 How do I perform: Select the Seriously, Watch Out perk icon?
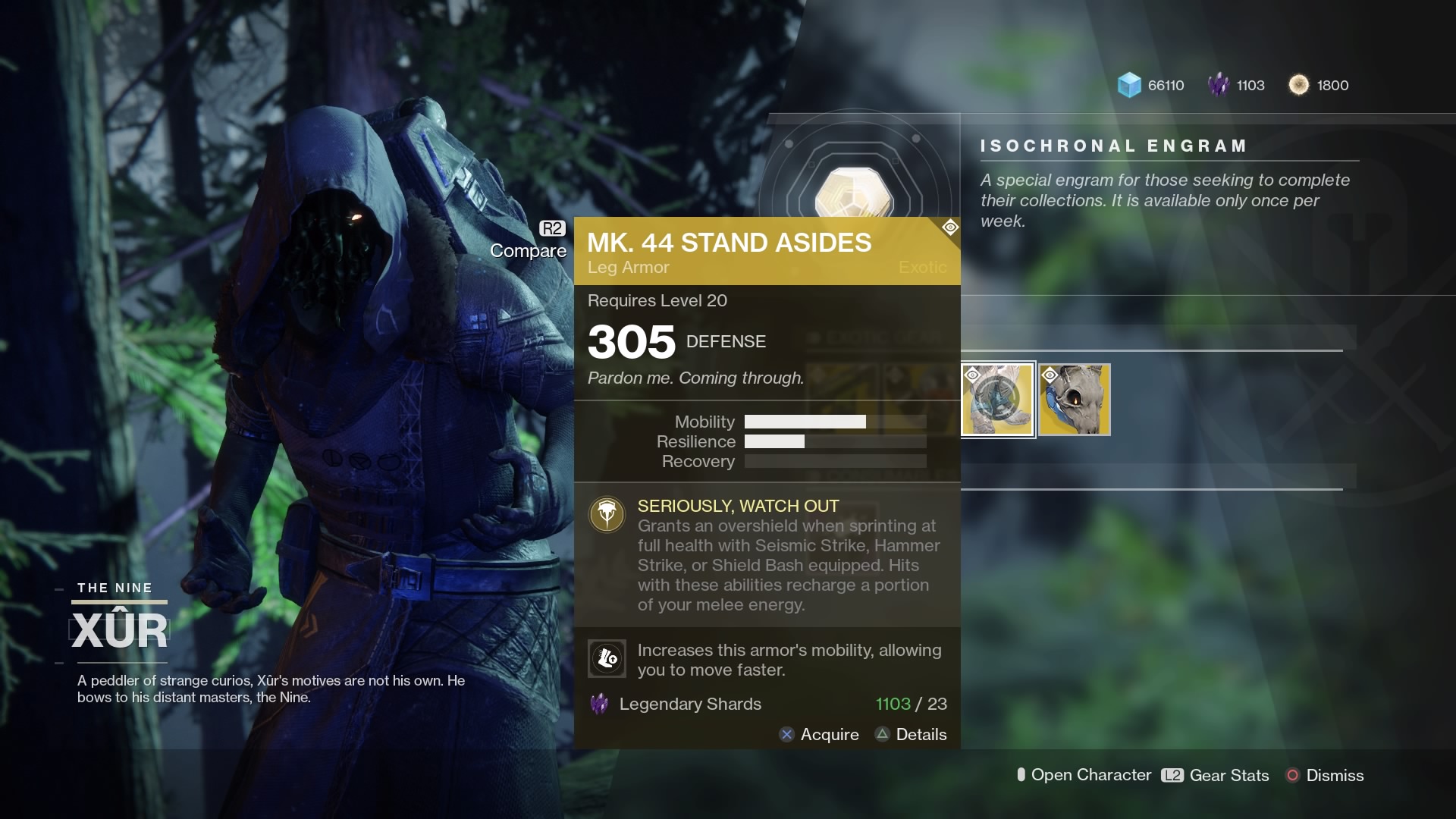pyautogui.click(x=607, y=514)
